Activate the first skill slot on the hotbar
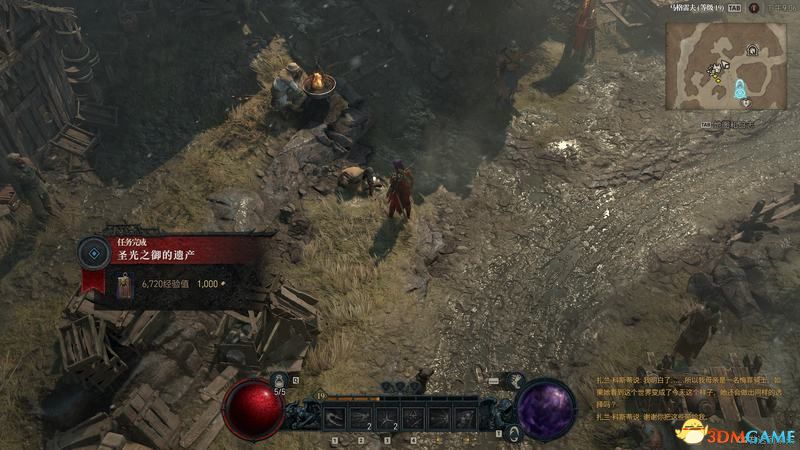The image size is (800, 450). pyautogui.click(x=336, y=417)
